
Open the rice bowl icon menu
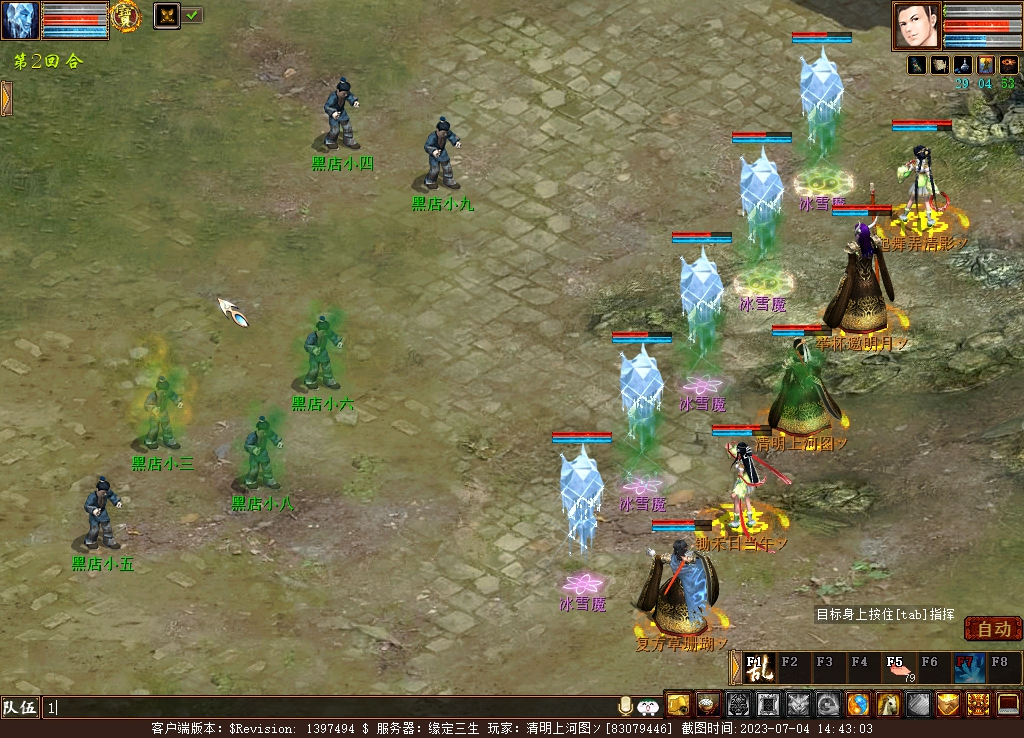click(708, 704)
